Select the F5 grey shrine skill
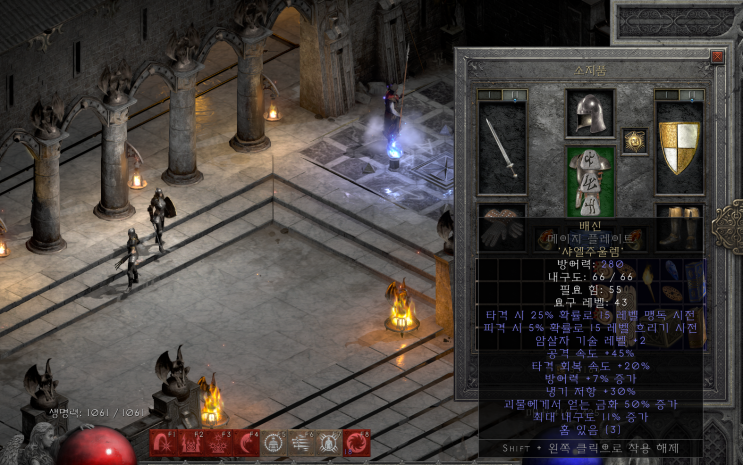Viewport: 743px width, 465px height. (x=274, y=444)
